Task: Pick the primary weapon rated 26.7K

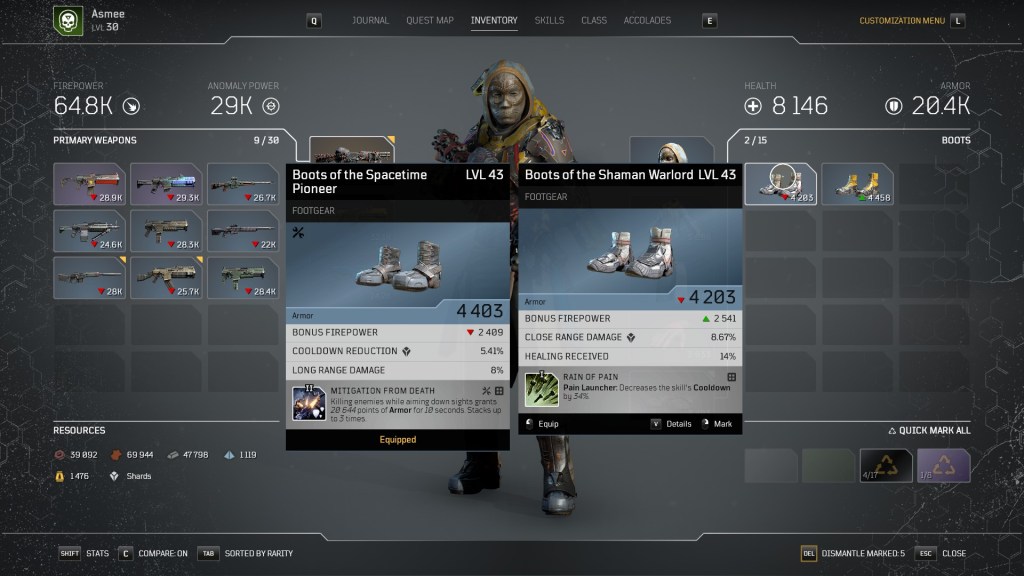Action: (x=243, y=184)
